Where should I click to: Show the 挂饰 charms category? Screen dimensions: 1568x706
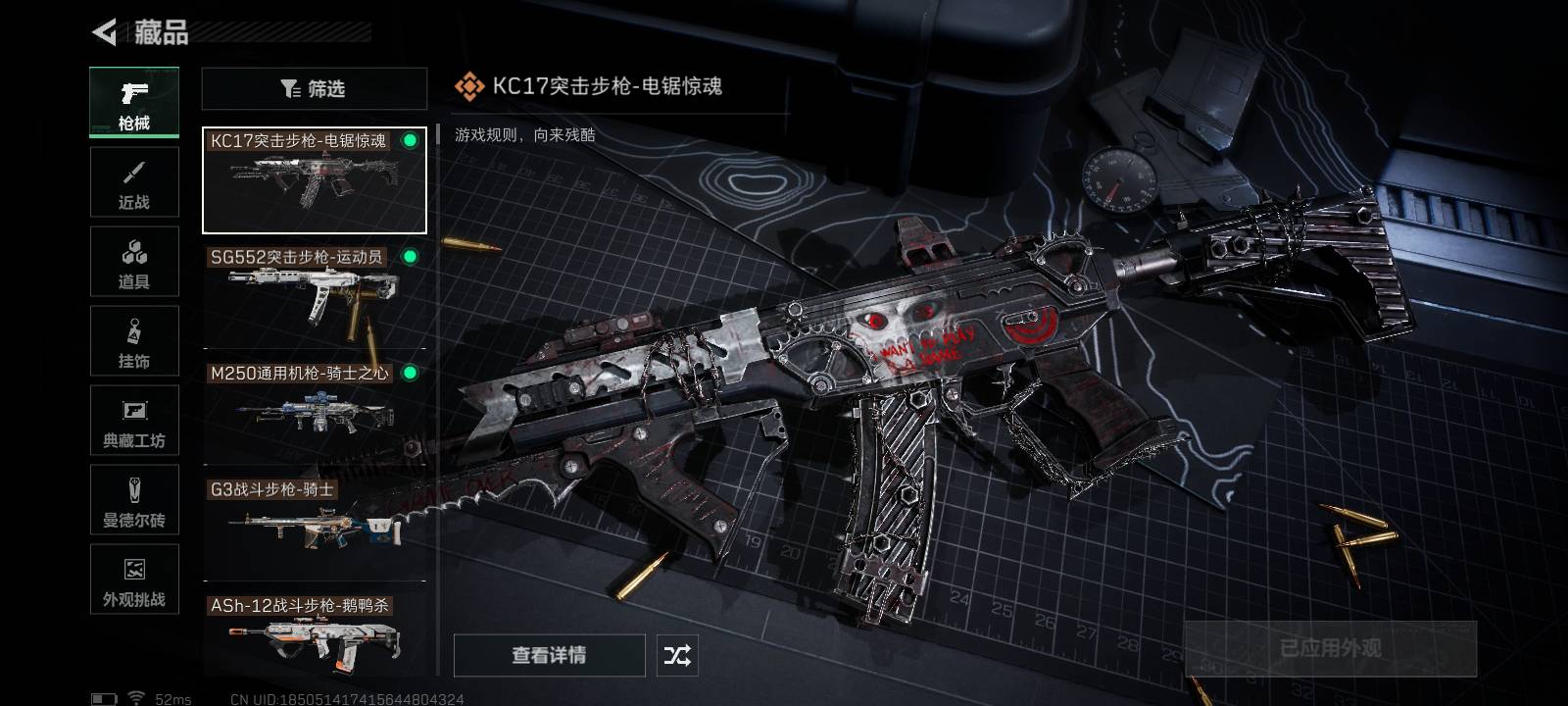coord(134,341)
